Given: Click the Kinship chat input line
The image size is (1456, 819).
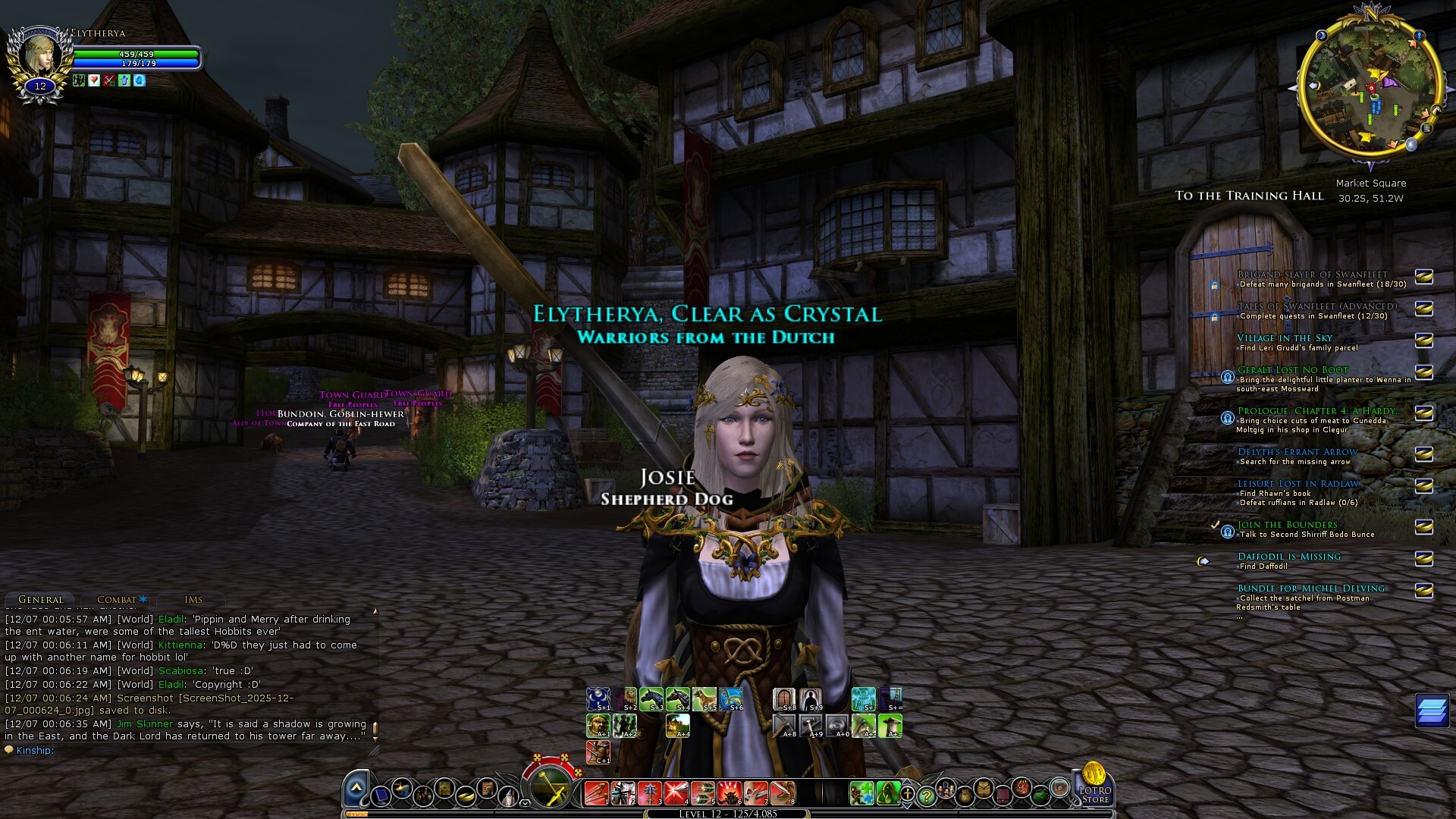Looking at the screenshot, I should pos(190,751).
